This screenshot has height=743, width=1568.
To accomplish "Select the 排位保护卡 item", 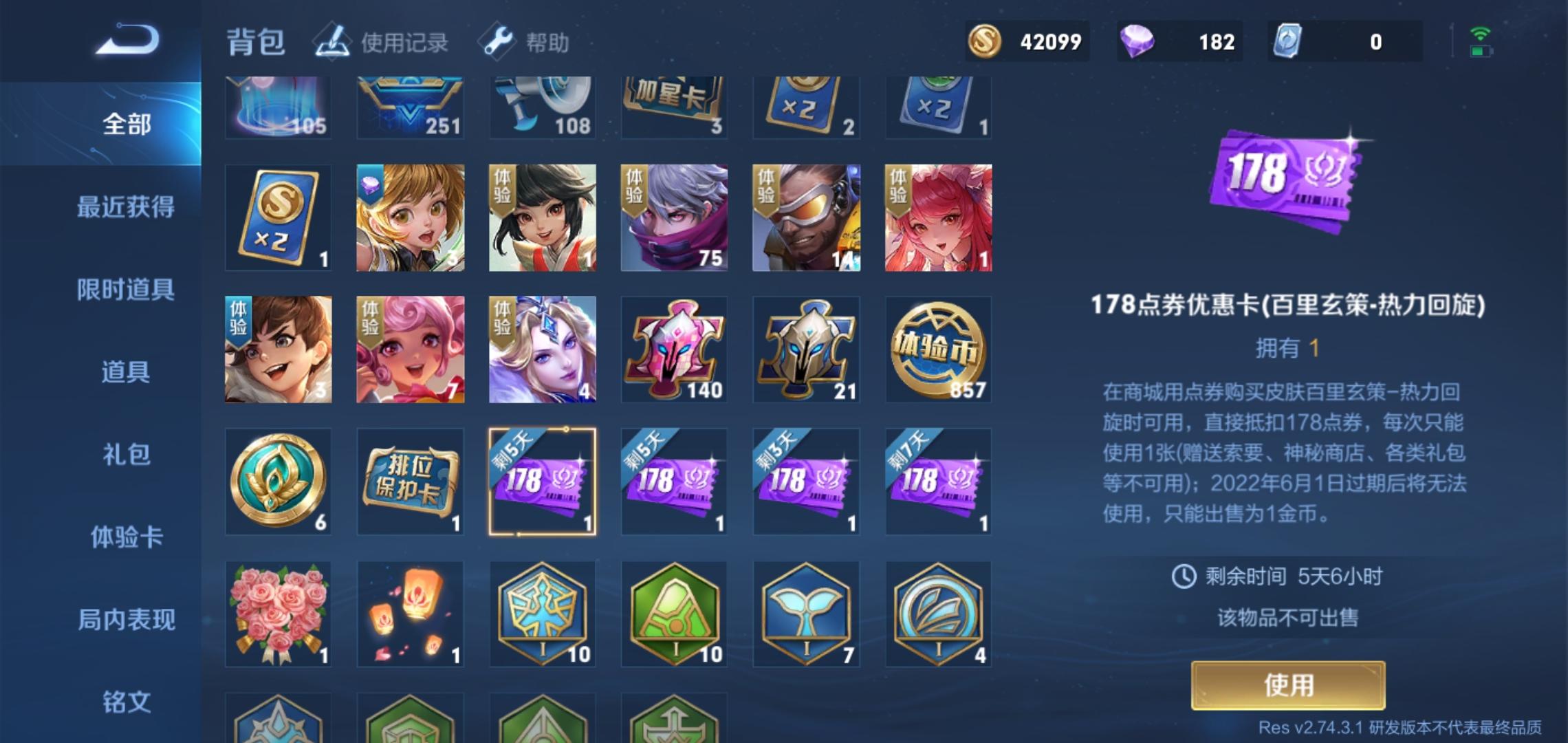I will pos(410,480).
